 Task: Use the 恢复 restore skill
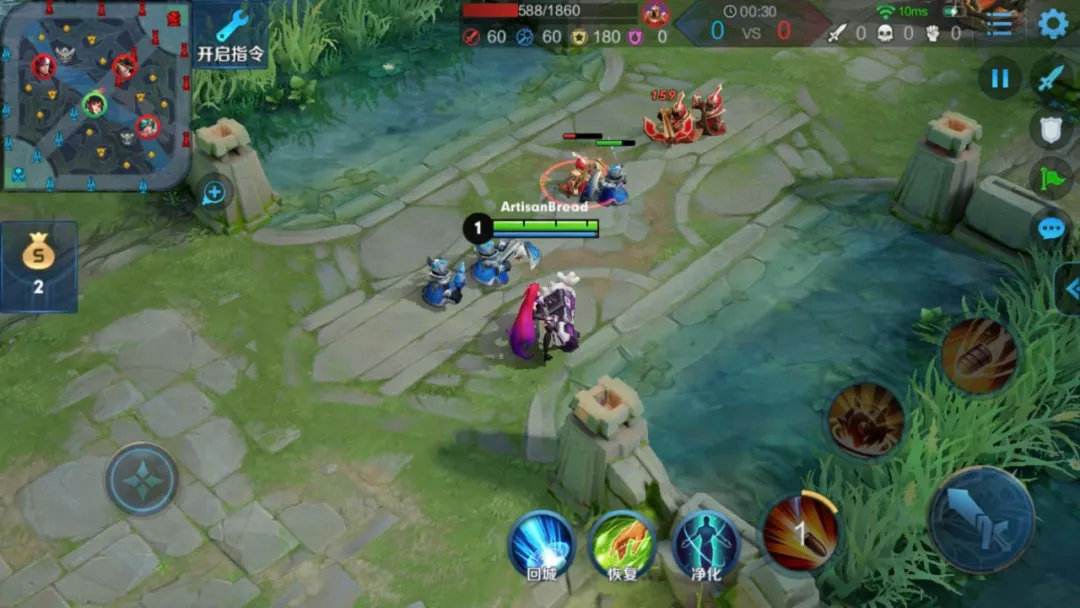coord(622,545)
